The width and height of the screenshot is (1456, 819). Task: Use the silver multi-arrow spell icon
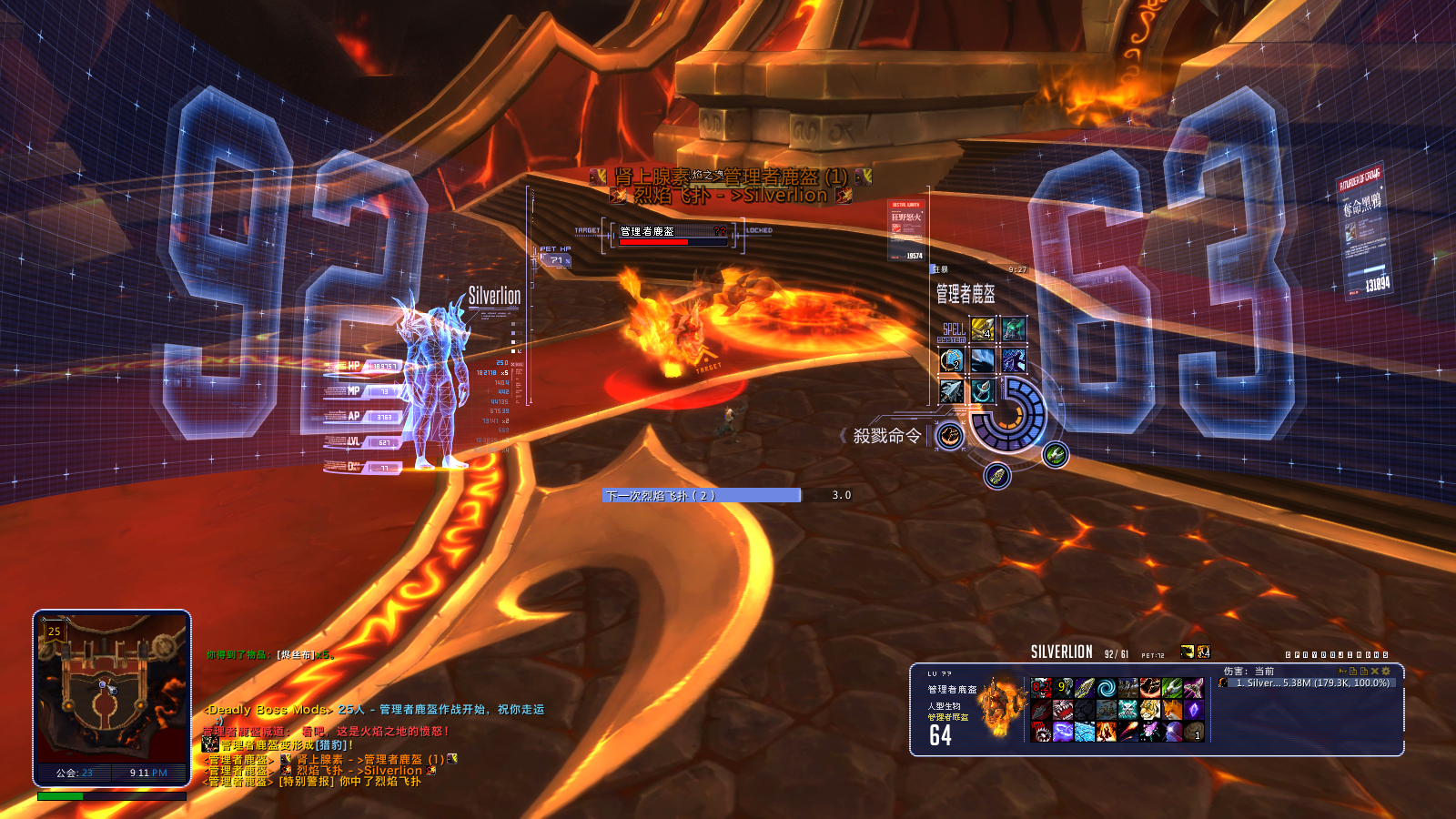pyautogui.click(x=952, y=391)
